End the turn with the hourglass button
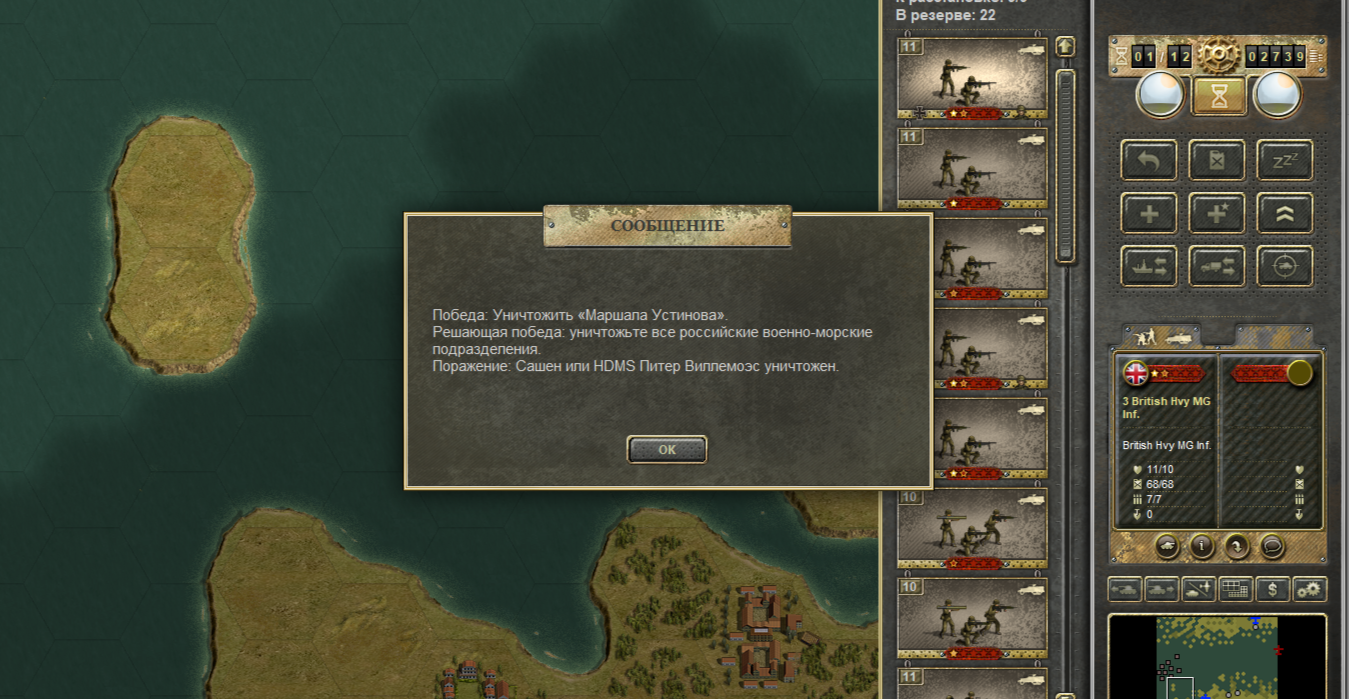The image size is (1349, 699). click(x=1219, y=97)
